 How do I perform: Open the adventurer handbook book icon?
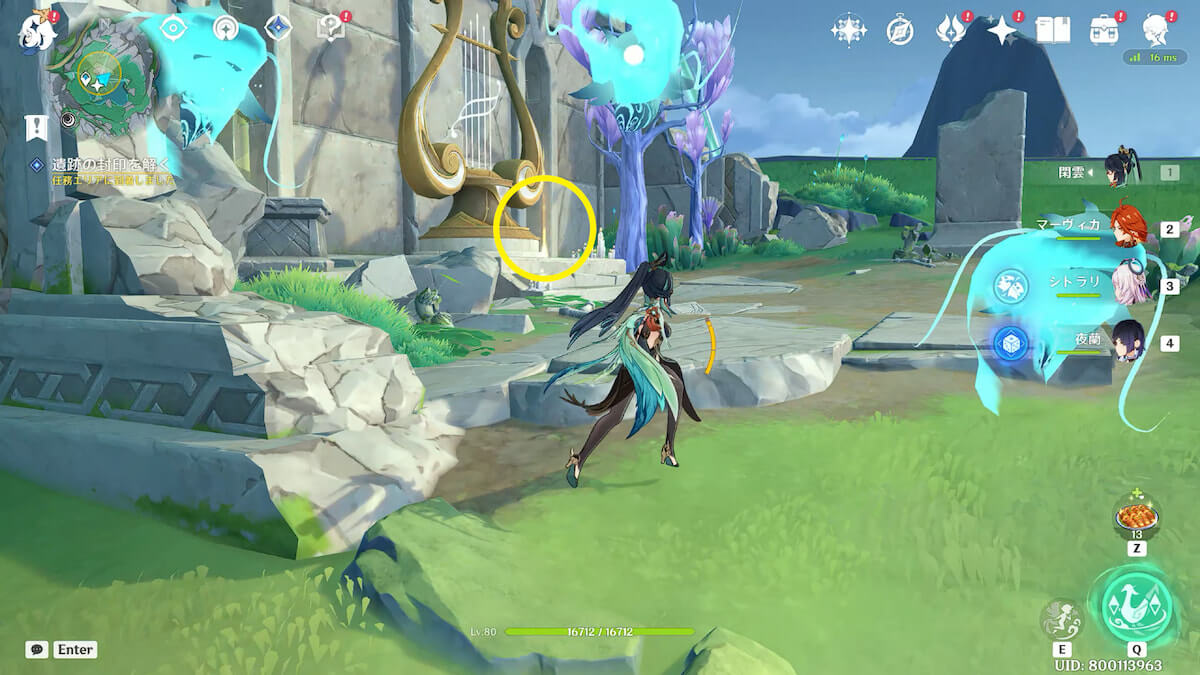1052,30
